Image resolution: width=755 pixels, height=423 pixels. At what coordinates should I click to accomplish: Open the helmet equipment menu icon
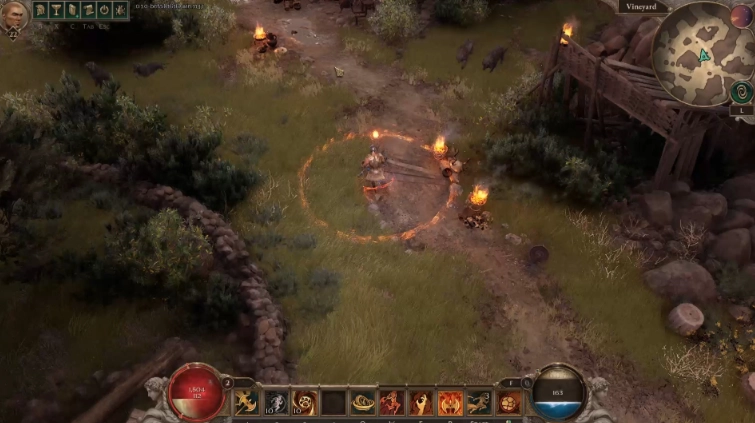pyautogui.click(x=41, y=10)
